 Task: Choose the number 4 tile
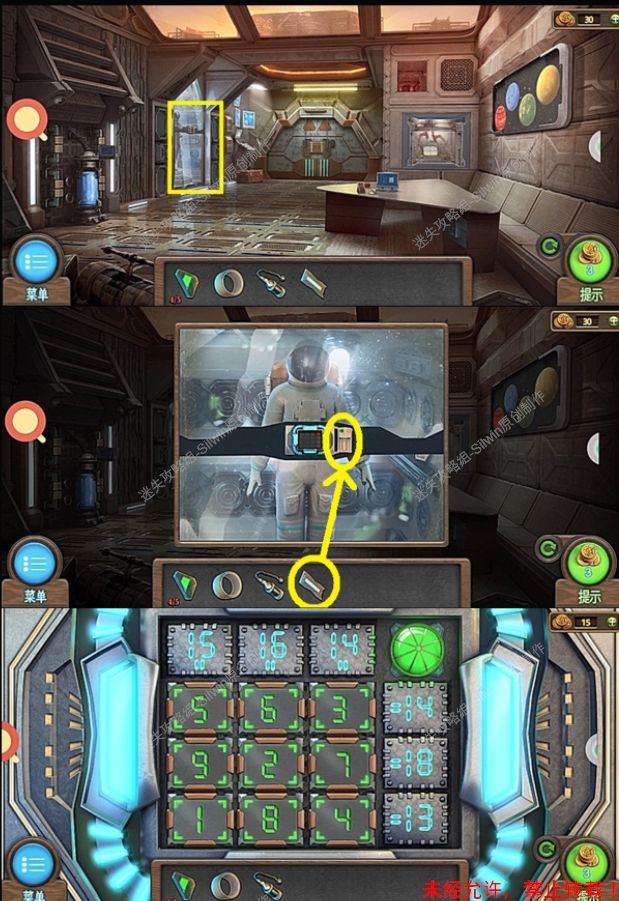(342, 820)
